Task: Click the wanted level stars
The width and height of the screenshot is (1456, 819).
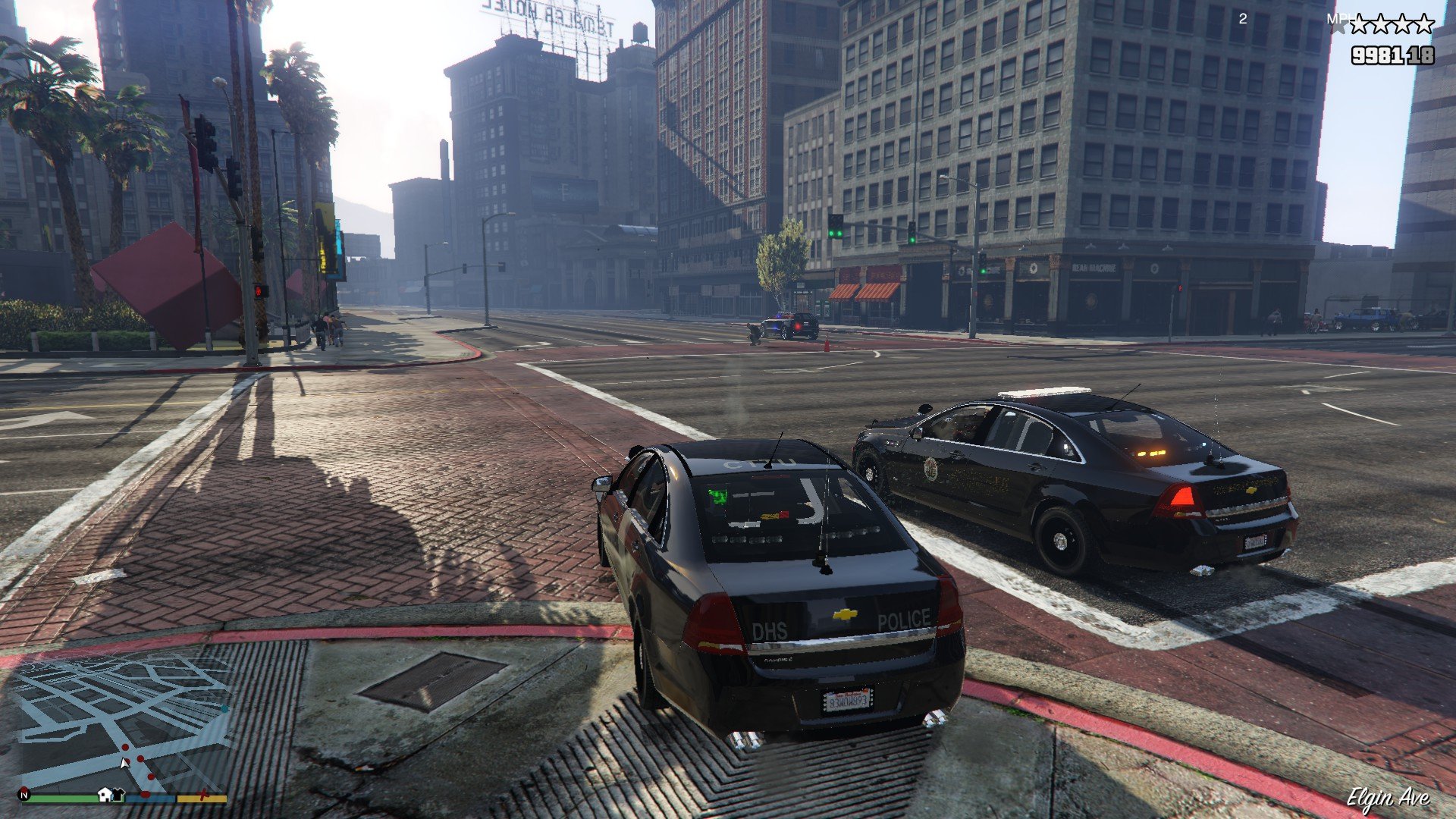Action: point(1391,25)
